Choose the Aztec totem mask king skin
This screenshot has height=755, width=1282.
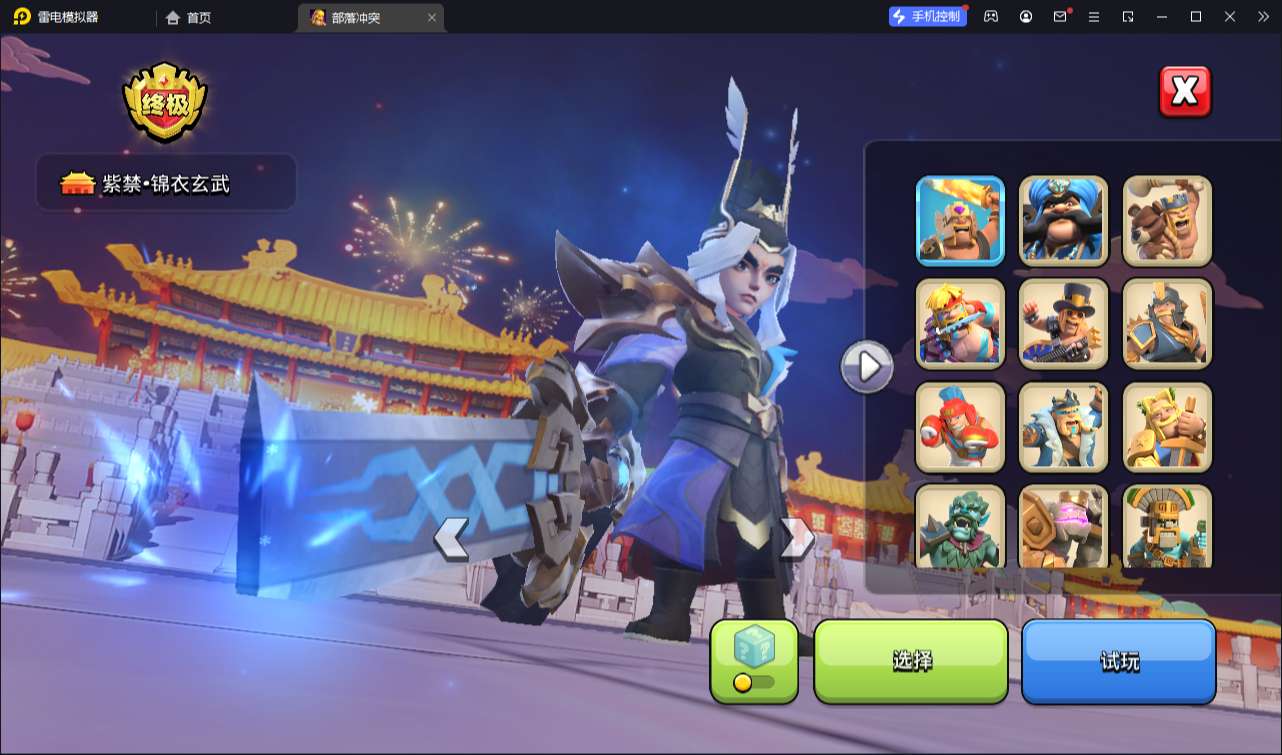coord(1167,526)
